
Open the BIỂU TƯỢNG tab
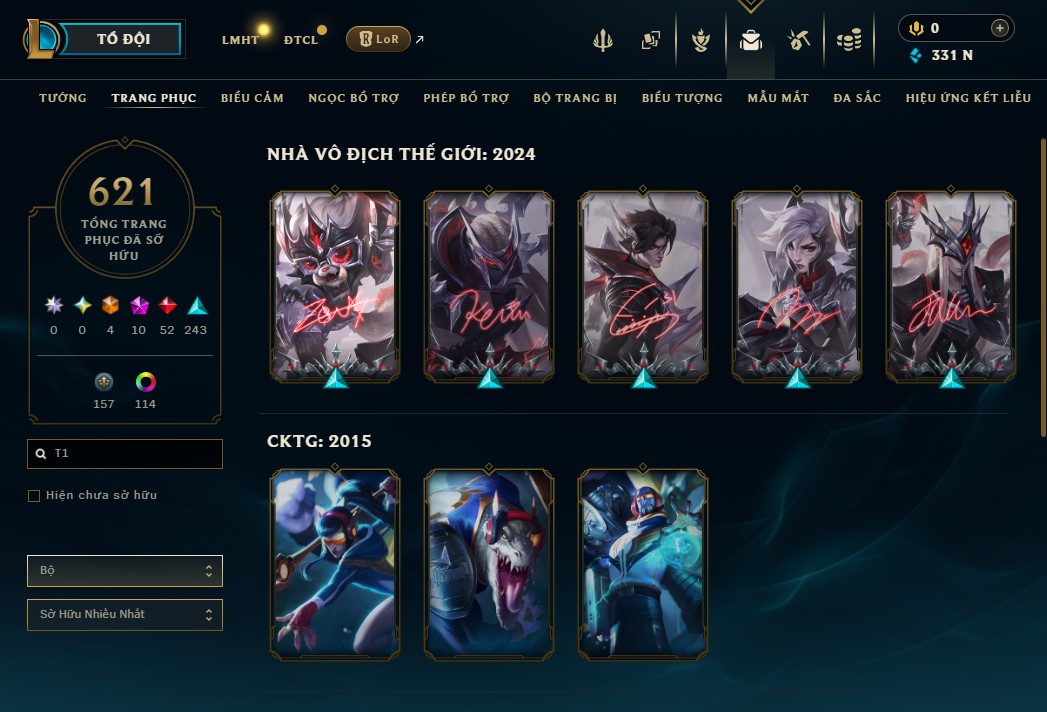pos(682,98)
